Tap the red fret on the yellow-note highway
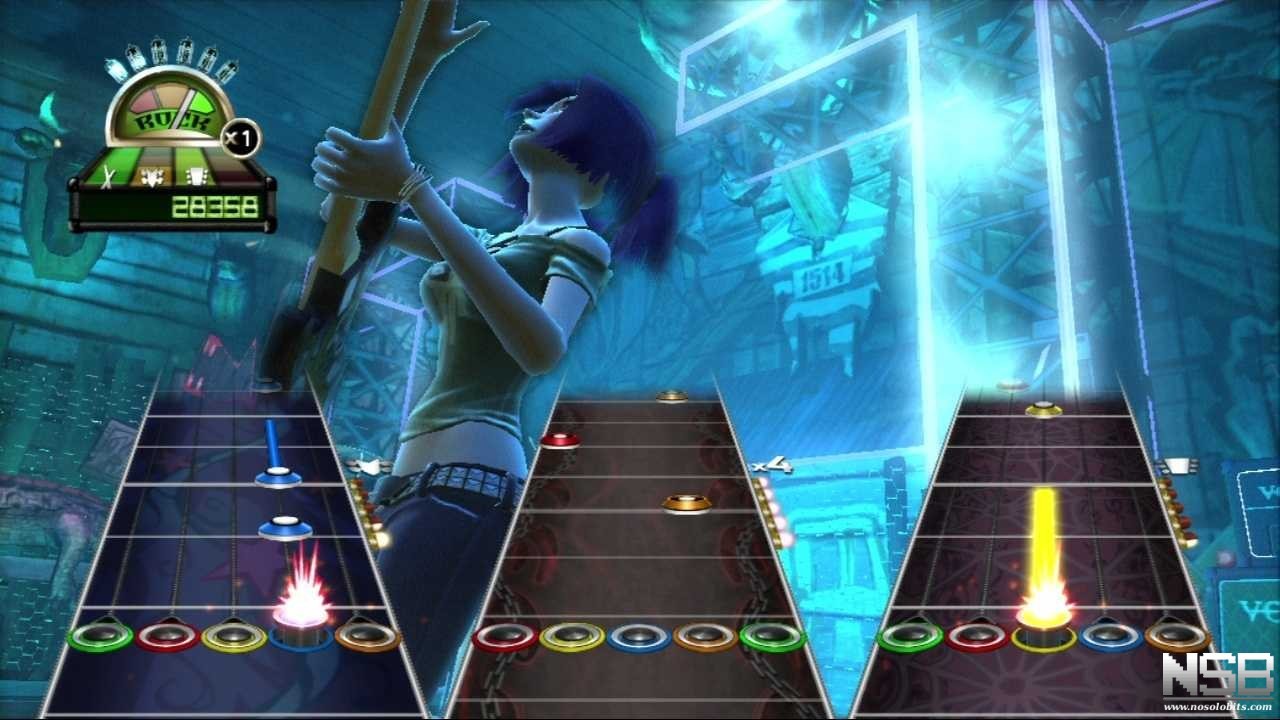The image size is (1280, 720). click(977, 635)
